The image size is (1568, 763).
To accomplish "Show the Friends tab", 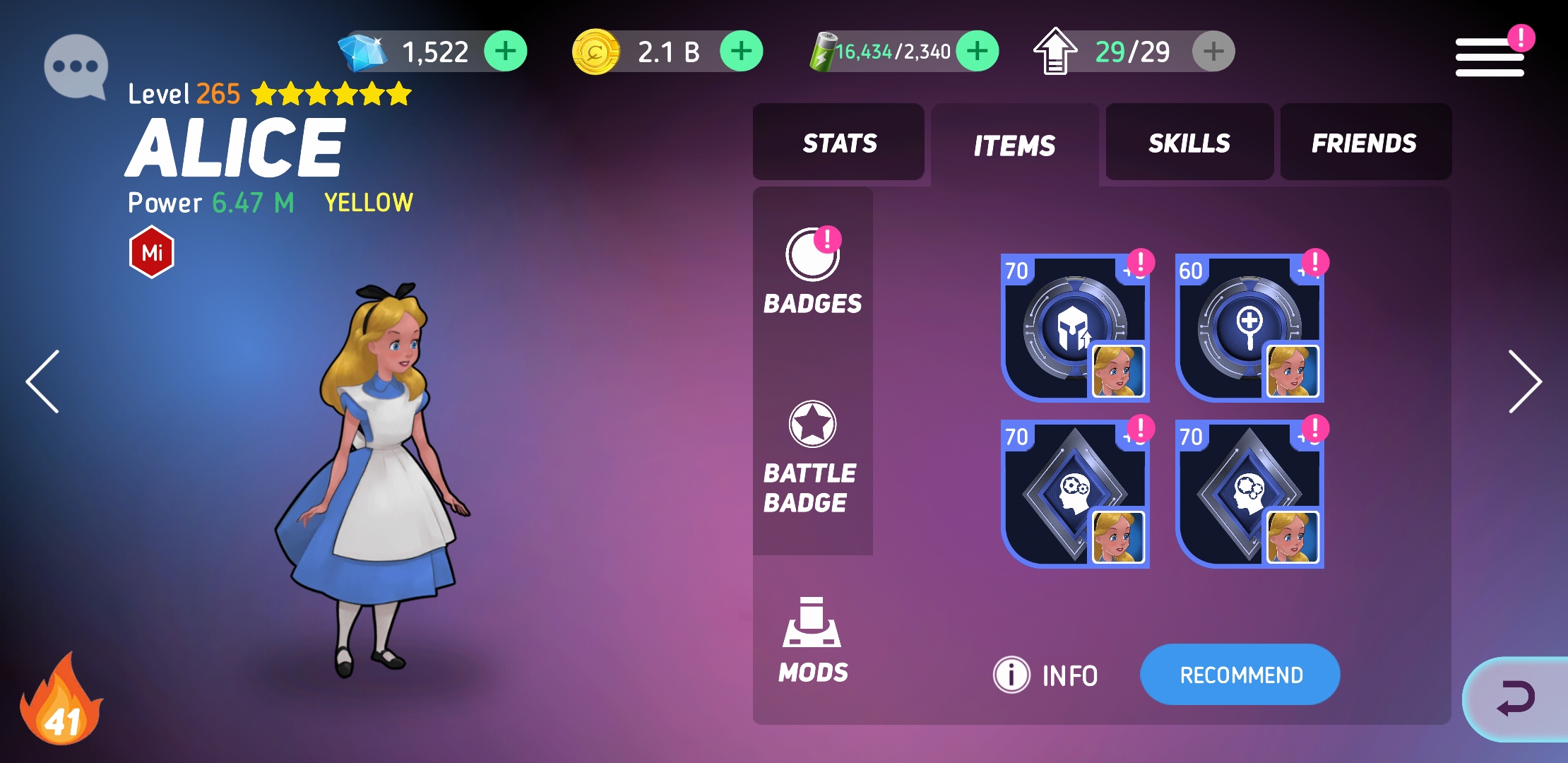I will click(x=1365, y=143).
